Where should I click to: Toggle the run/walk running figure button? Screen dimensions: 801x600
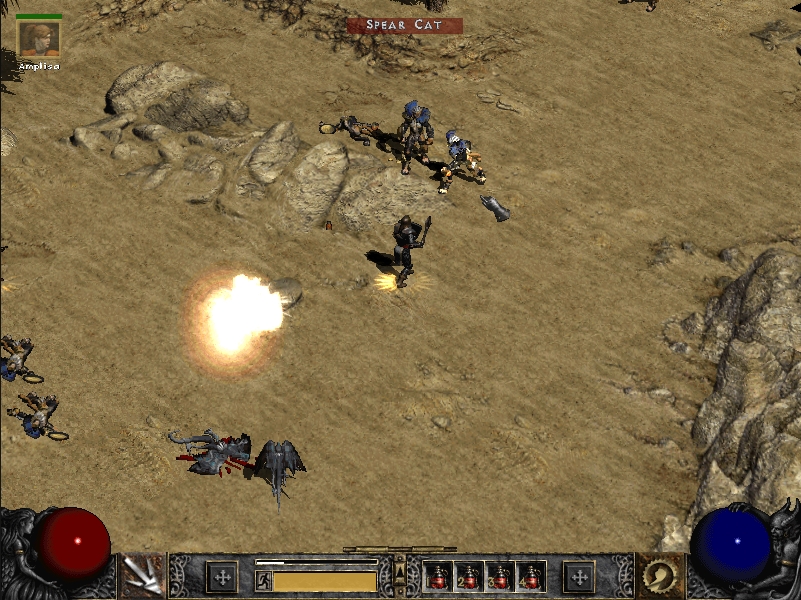[x=264, y=580]
